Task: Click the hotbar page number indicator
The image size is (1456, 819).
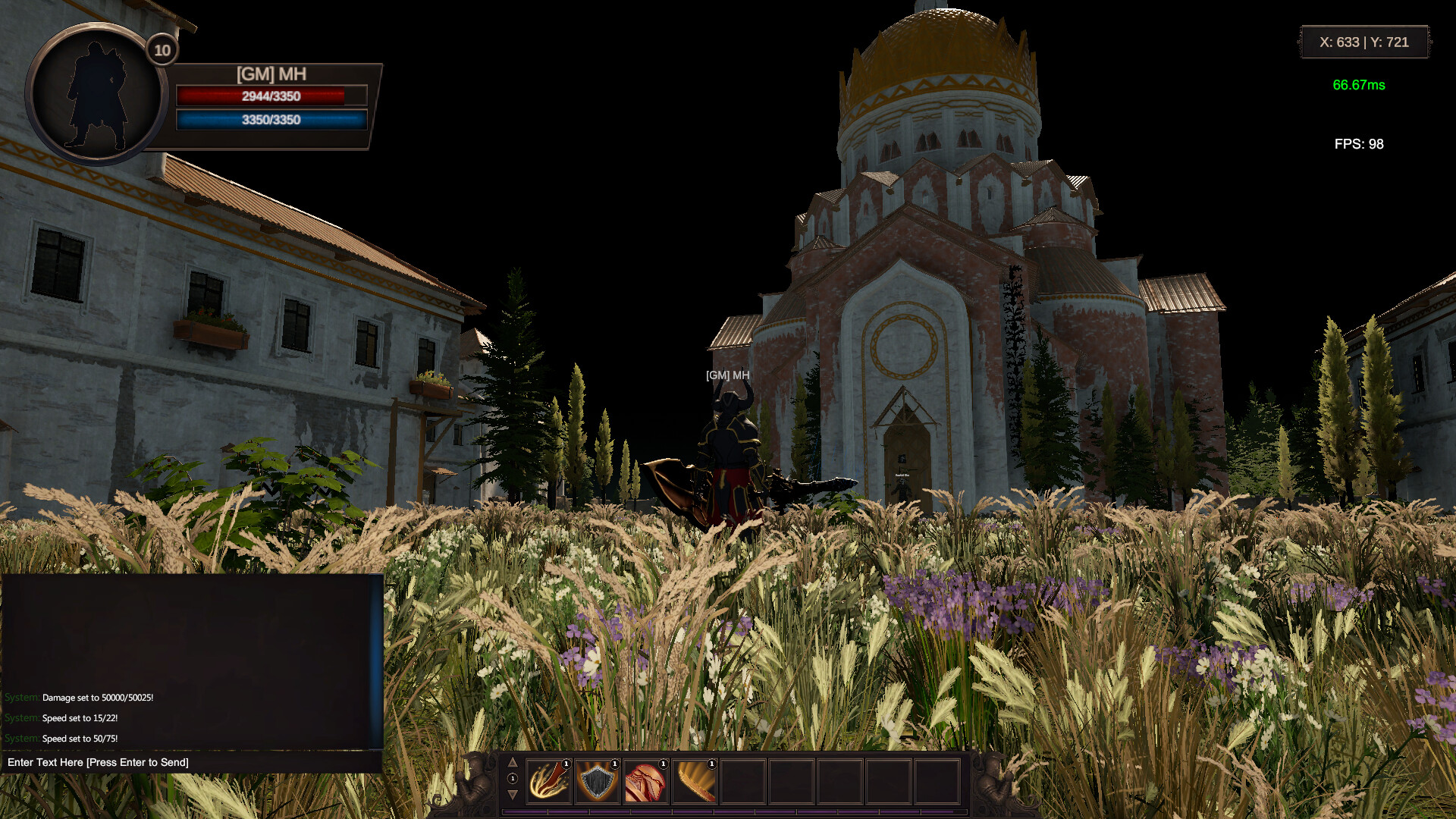Action: click(x=514, y=778)
